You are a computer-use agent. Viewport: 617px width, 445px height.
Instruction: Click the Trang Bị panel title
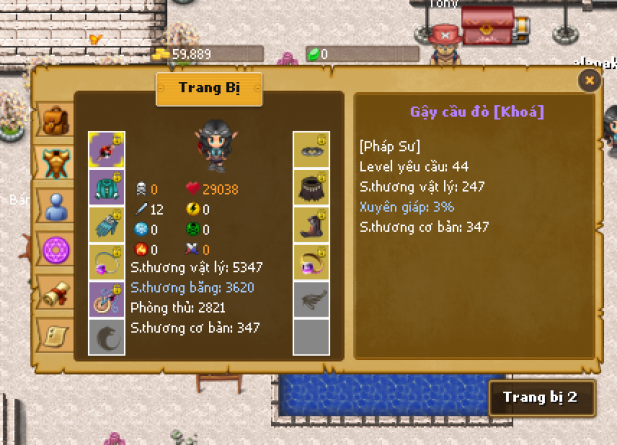209,87
